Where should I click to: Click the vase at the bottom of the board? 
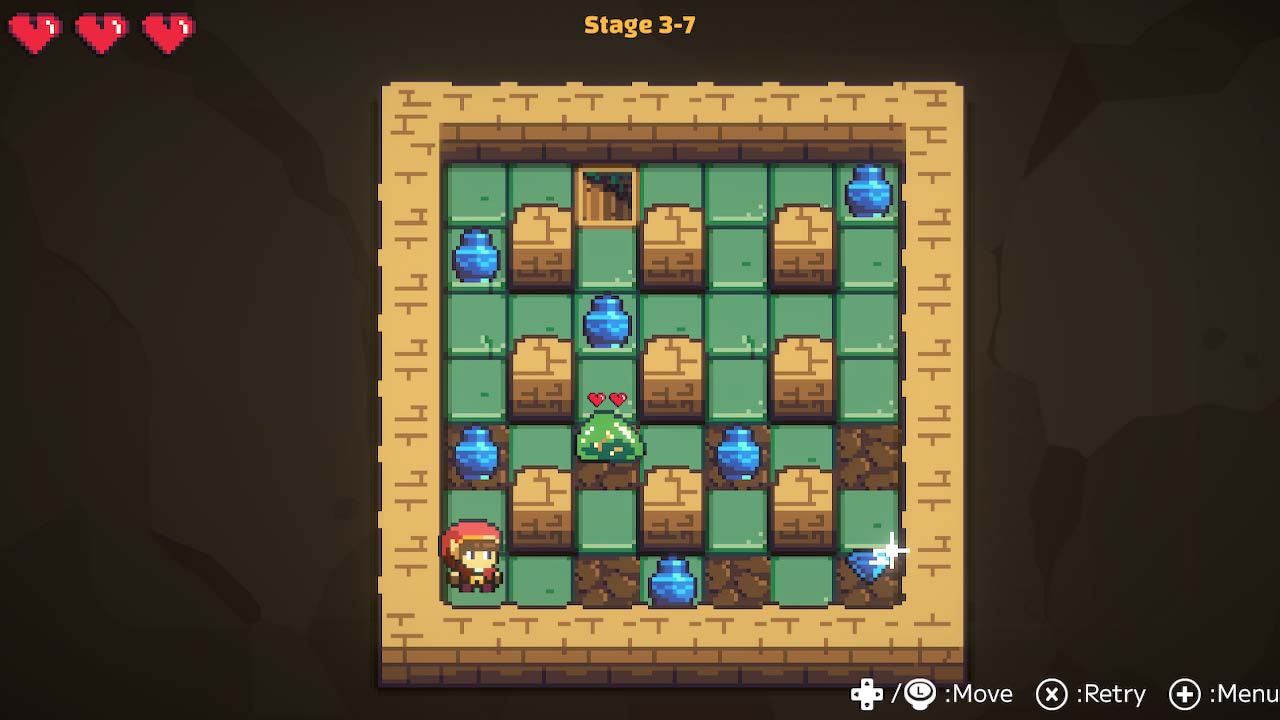(672, 582)
